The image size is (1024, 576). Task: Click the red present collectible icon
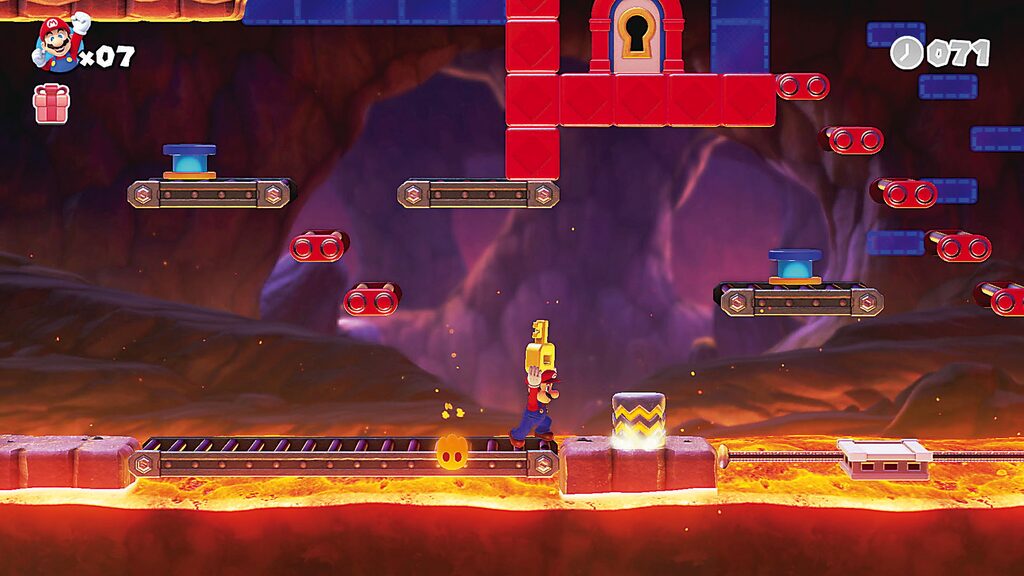click(x=51, y=104)
